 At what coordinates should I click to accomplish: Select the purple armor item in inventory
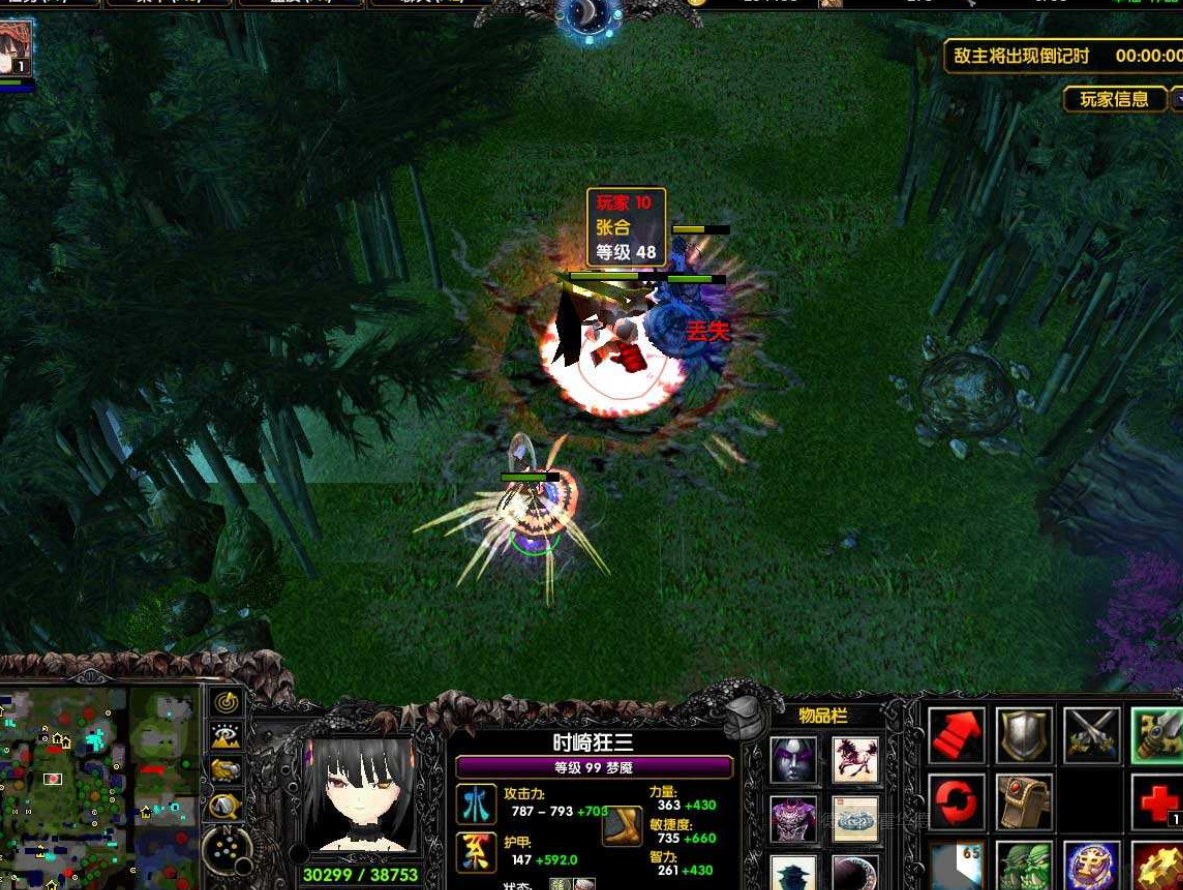click(x=793, y=819)
